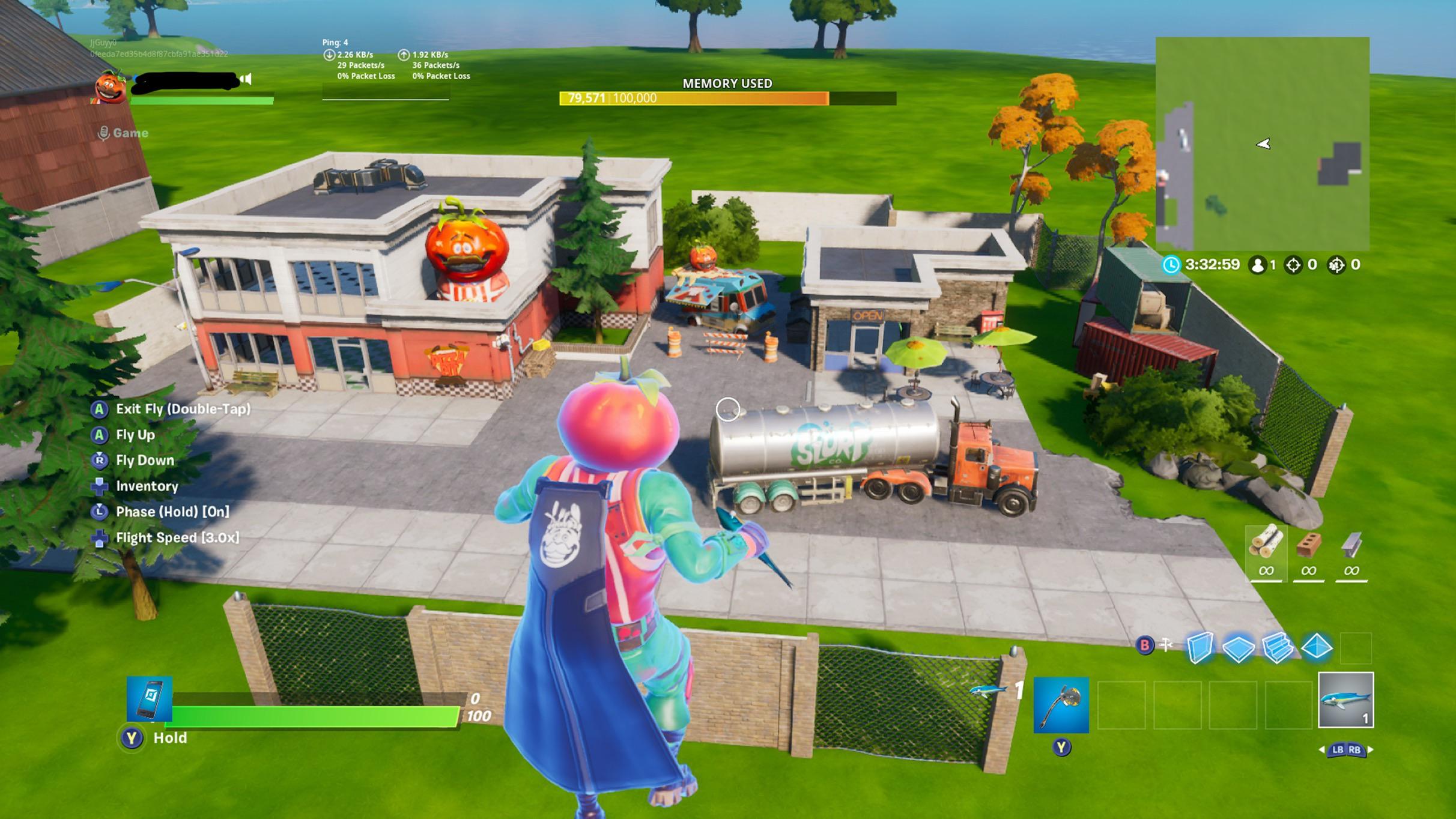The width and height of the screenshot is (1456, 819).
Task: Click the RB tab to switch quickbar
Action: [1355, 750]
